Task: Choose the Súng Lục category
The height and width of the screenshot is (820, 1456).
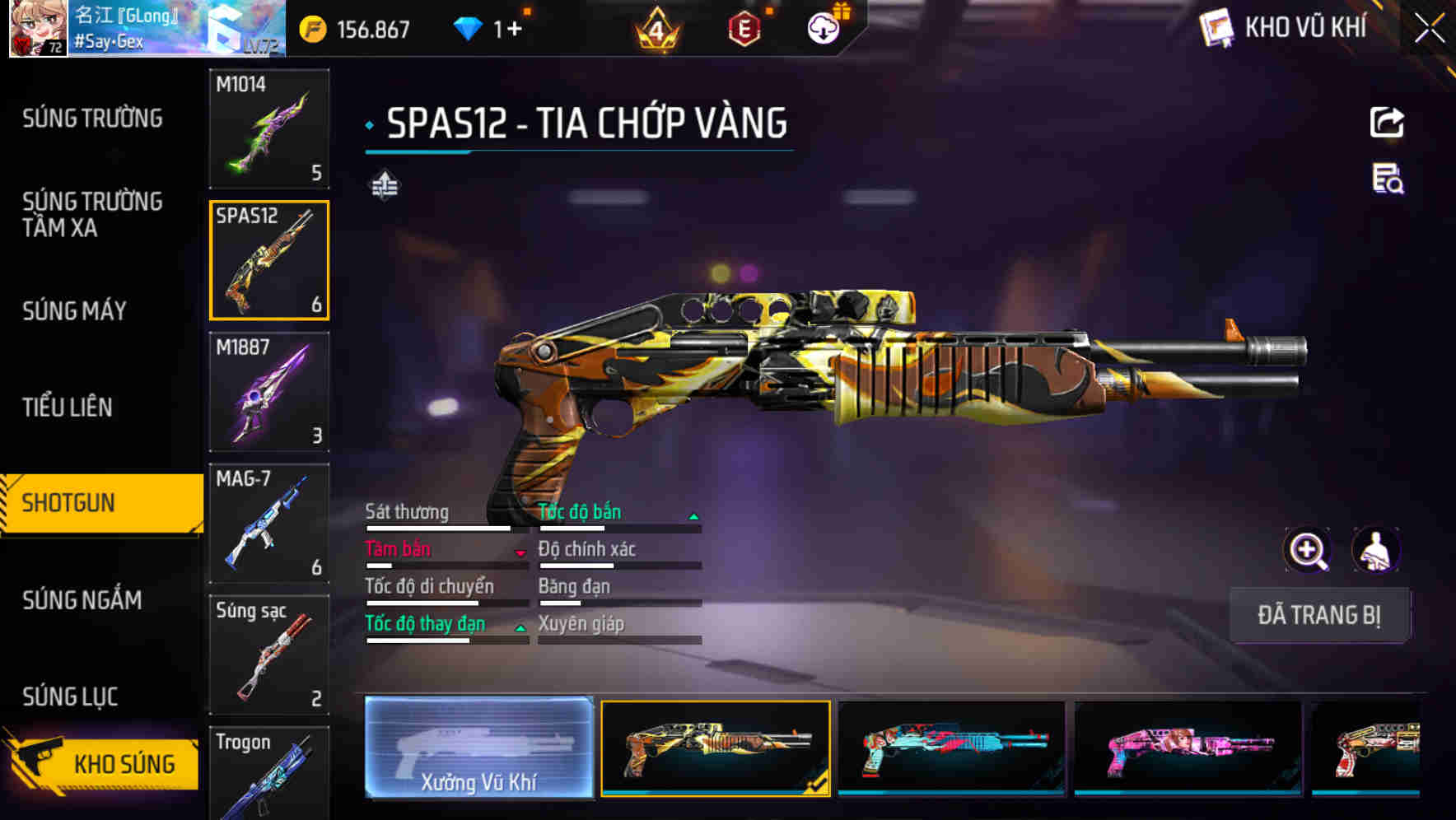Action: (x=70, y=697)
